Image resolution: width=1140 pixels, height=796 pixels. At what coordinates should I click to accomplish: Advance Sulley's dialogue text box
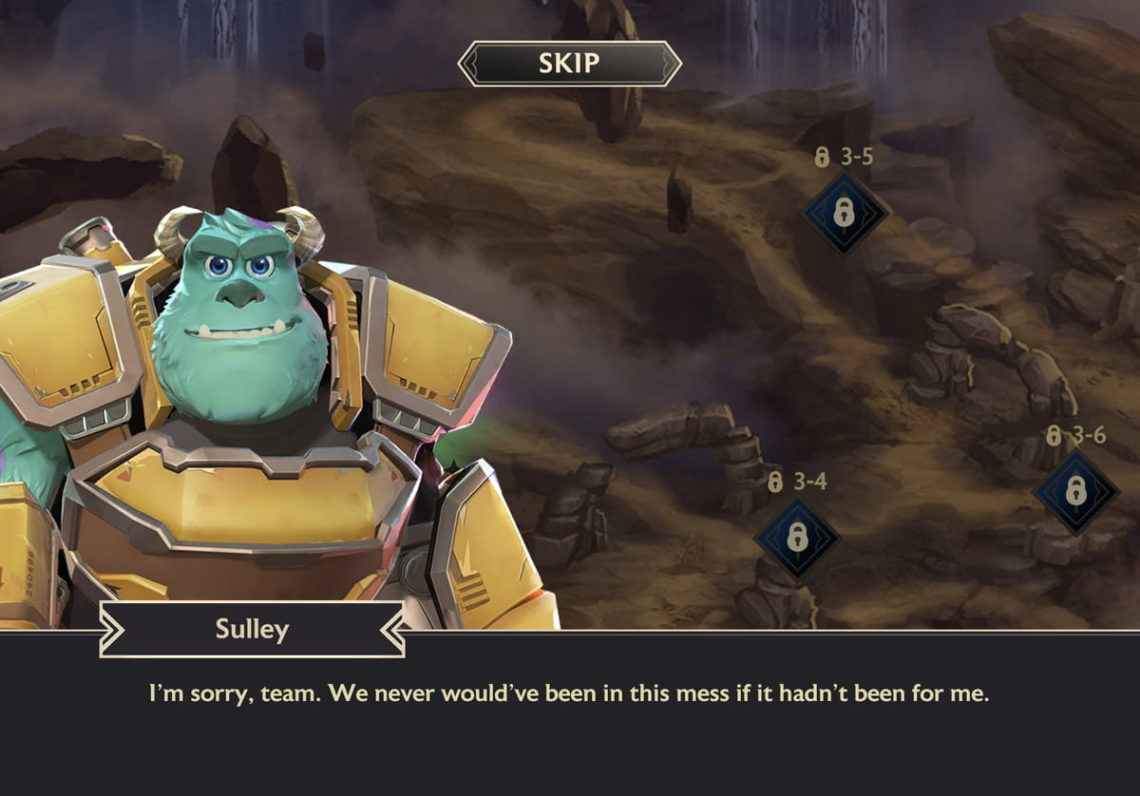tap(569, 712)
